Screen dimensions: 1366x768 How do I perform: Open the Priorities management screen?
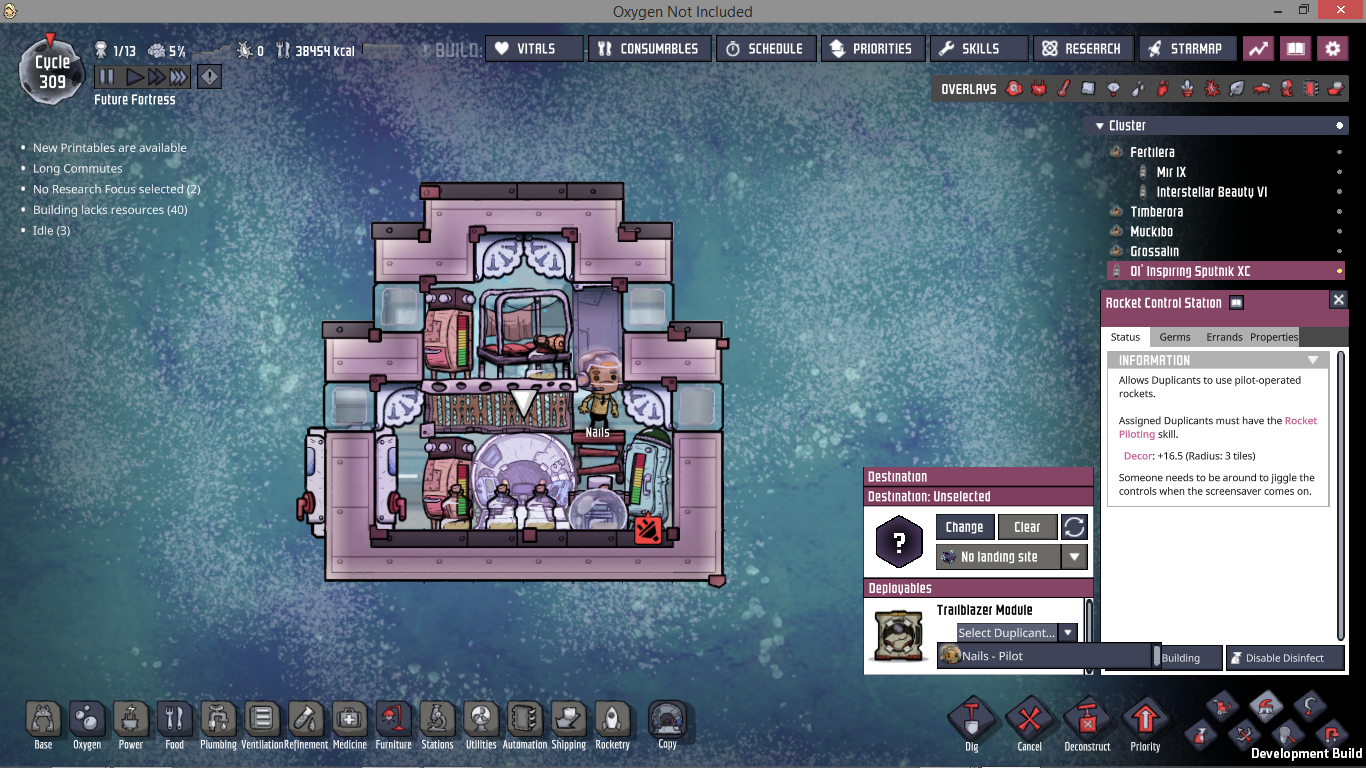[871, 48]
